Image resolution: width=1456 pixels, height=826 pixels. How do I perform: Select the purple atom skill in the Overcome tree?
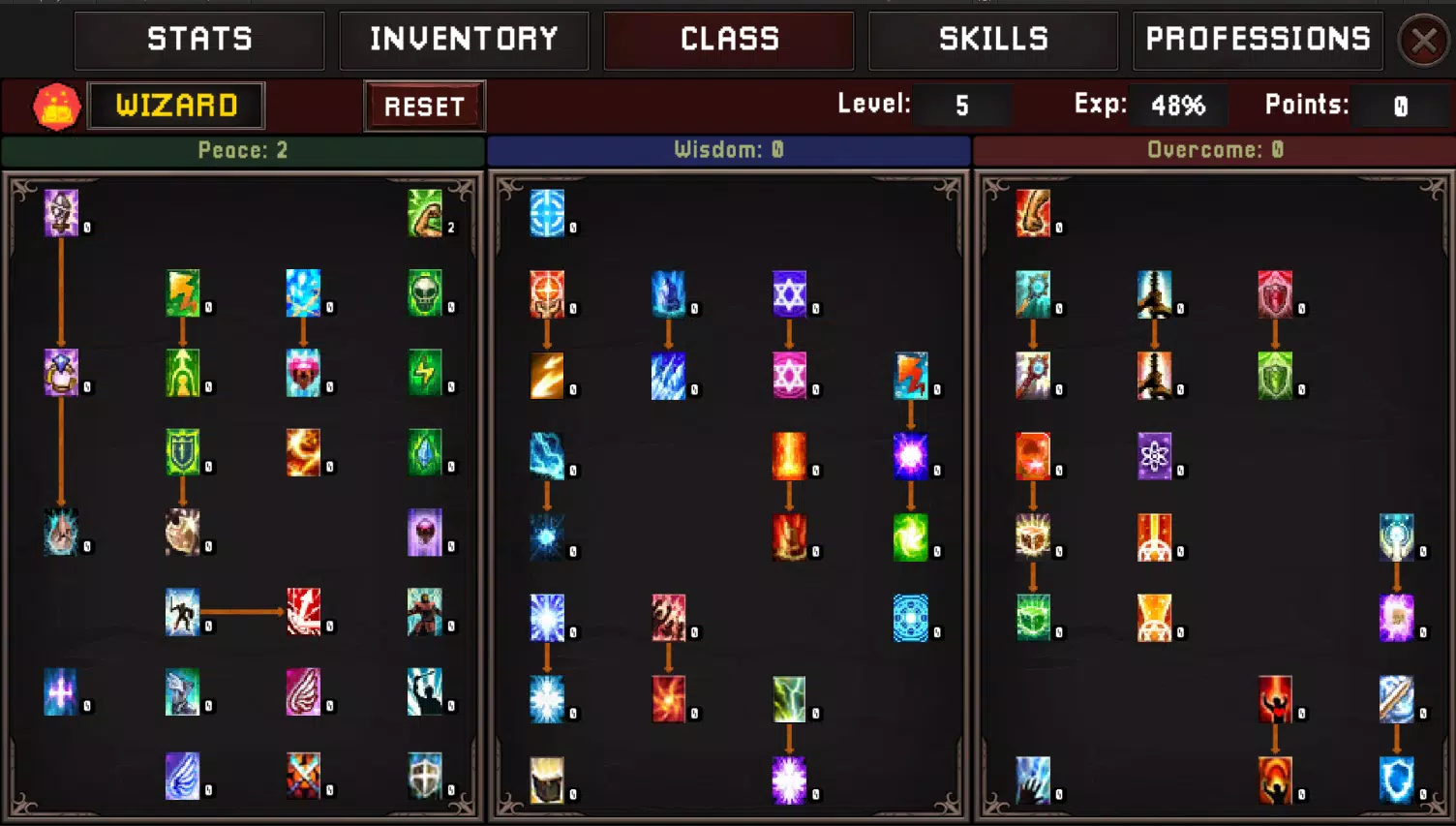click(x=1156, y=455)
